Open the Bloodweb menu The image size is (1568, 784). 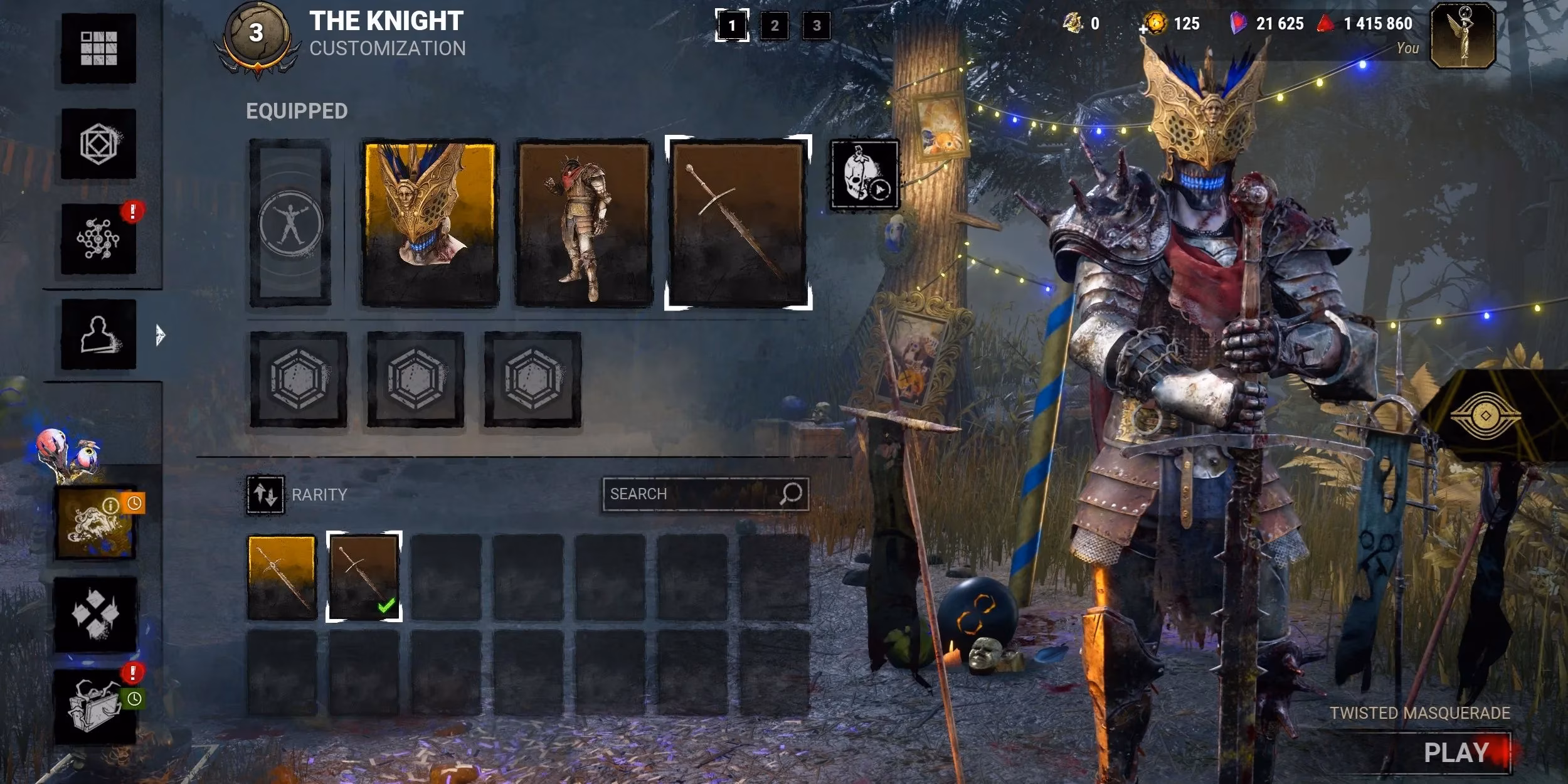click(98, 239)
